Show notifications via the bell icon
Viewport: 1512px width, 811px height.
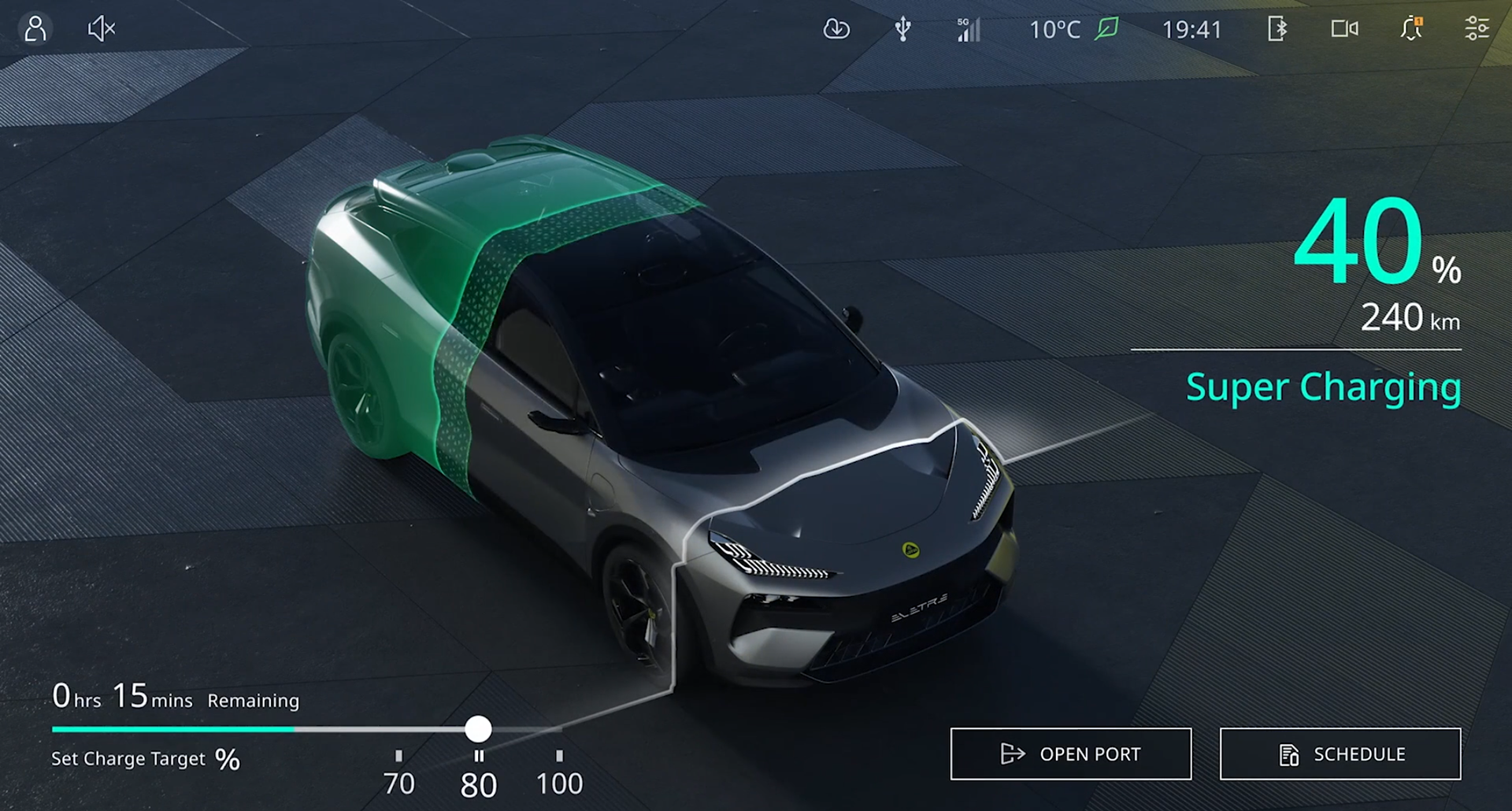coord(1411,29)
